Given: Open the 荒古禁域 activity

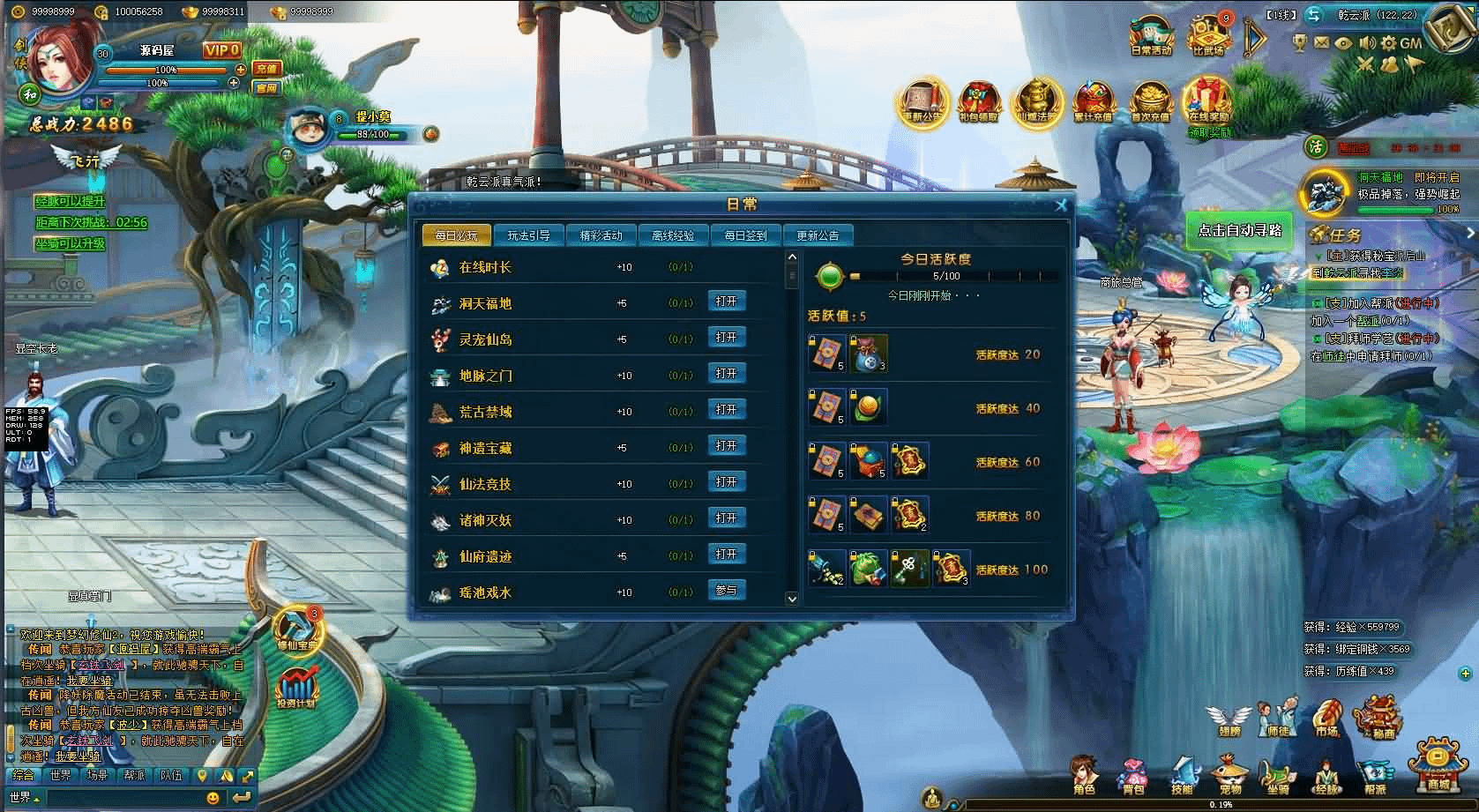Looking at the screenshot, I should pos(727,410).
